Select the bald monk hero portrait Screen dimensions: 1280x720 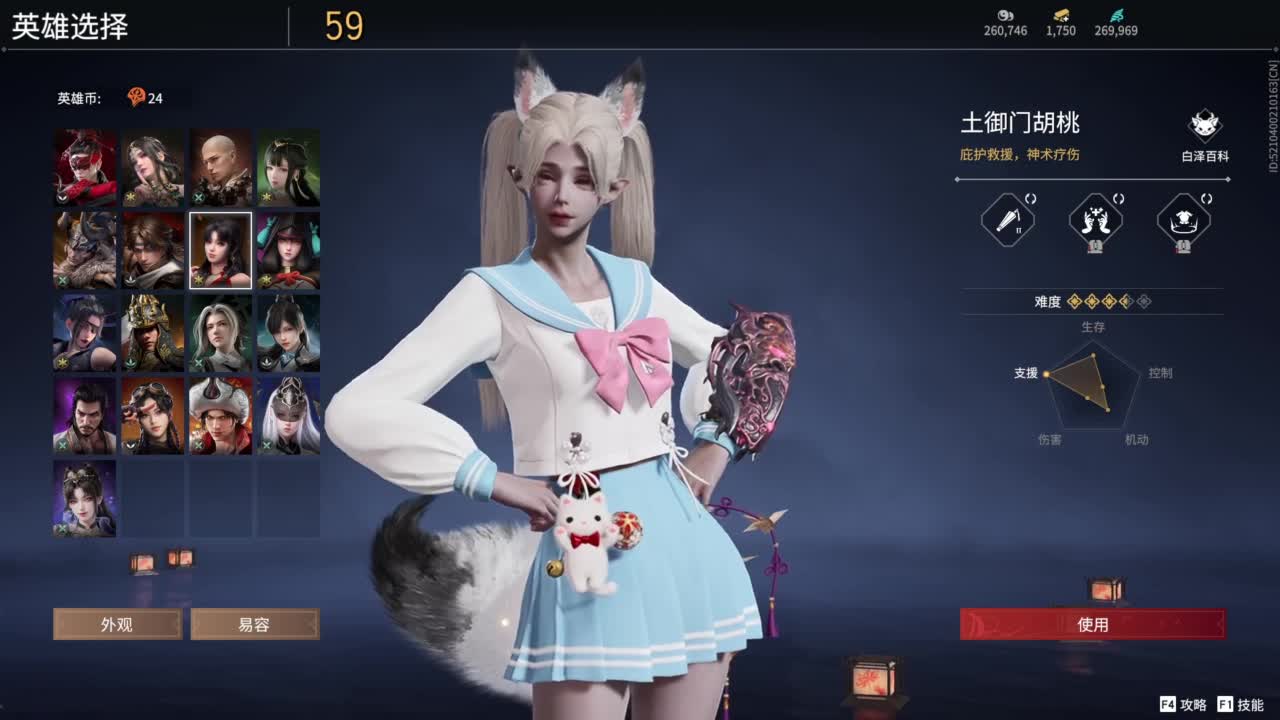(x=220, y=167)
